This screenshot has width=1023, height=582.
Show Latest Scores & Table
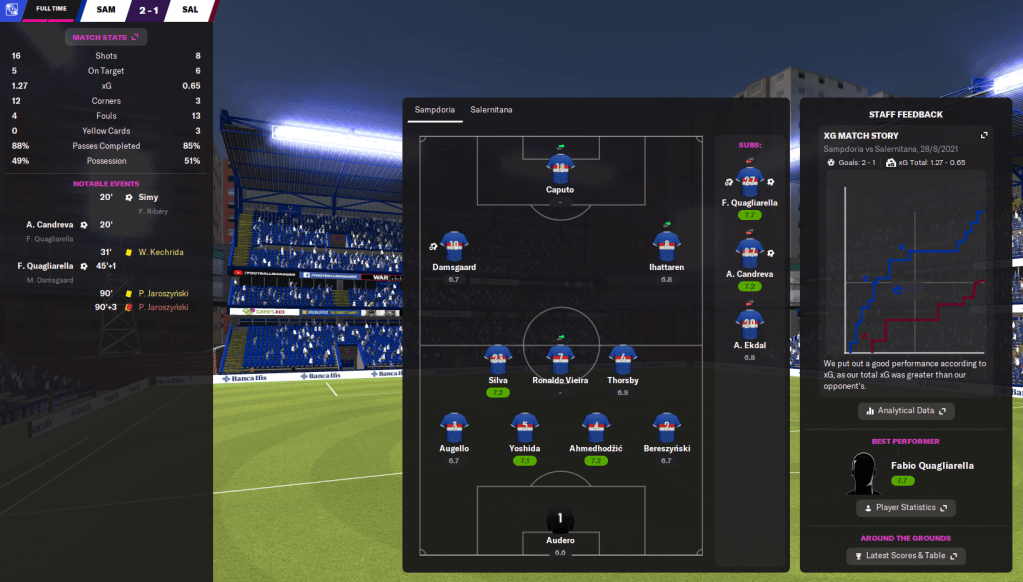pos(906,556)
